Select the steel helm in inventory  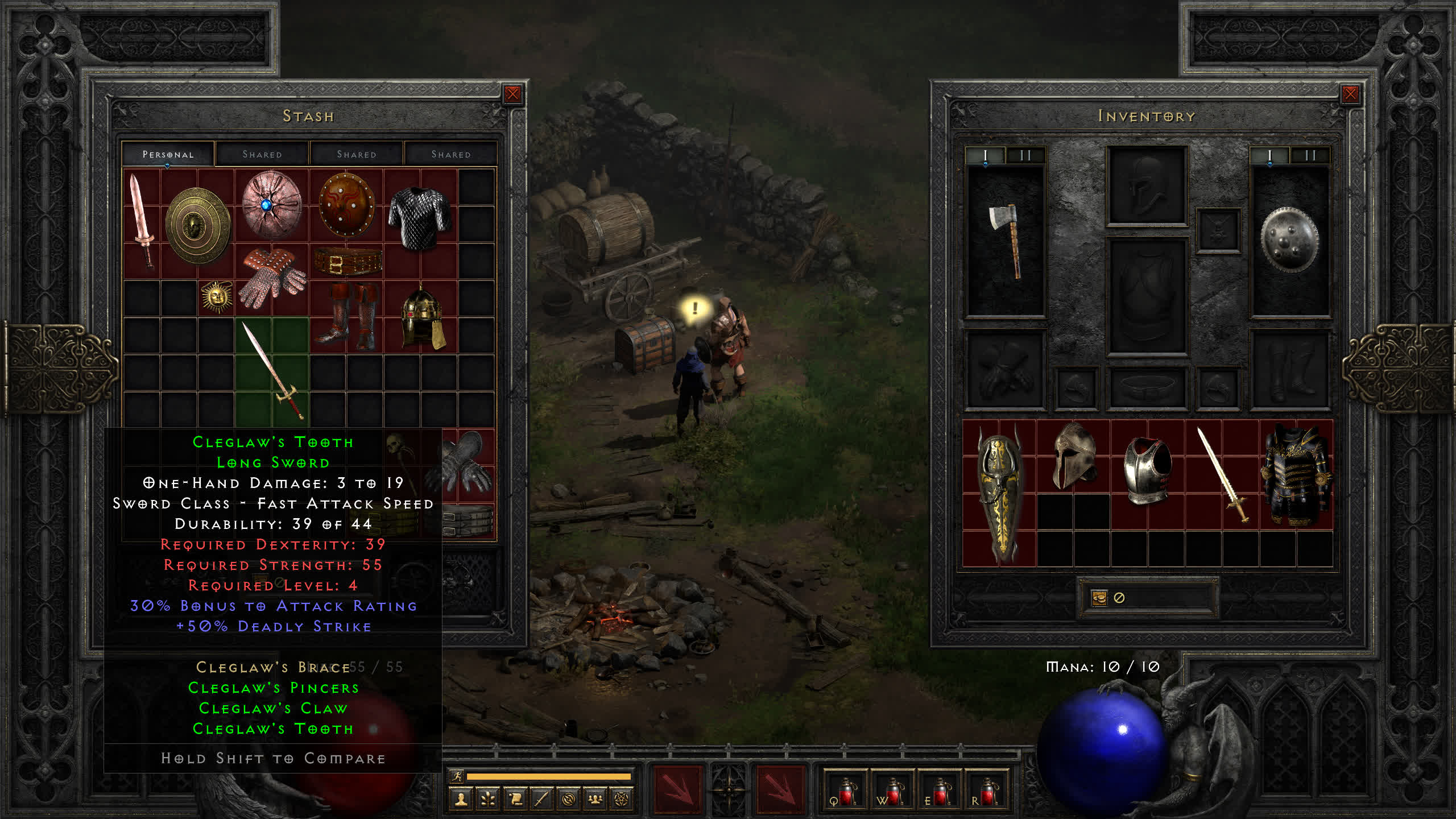click(1074, 456)
